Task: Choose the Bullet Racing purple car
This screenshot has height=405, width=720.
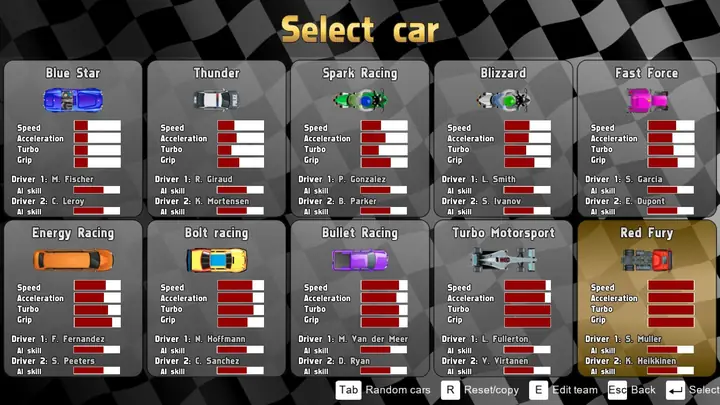Action: (360, 298)
